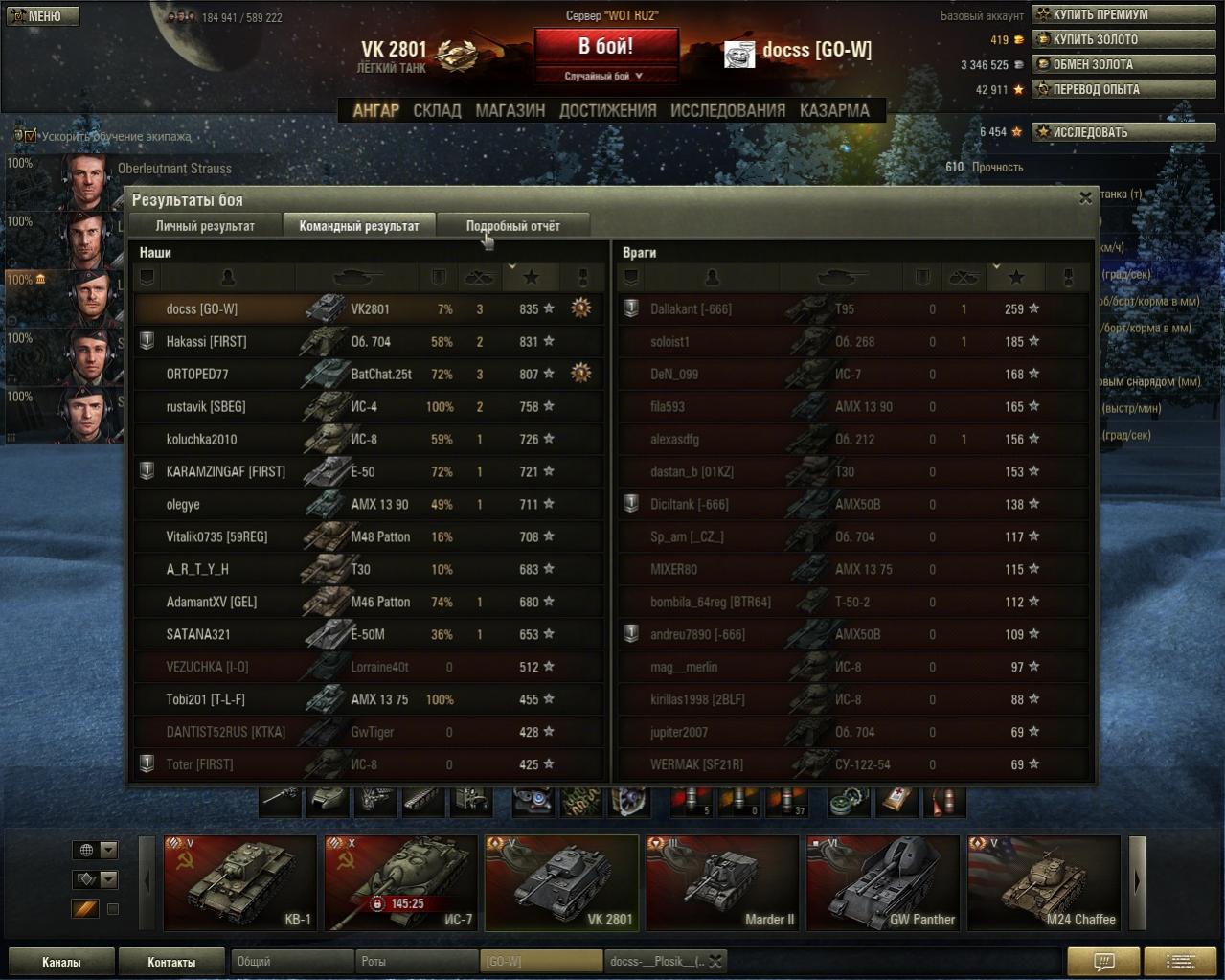
Task: Open the Контакты panel
Action: 171,962
